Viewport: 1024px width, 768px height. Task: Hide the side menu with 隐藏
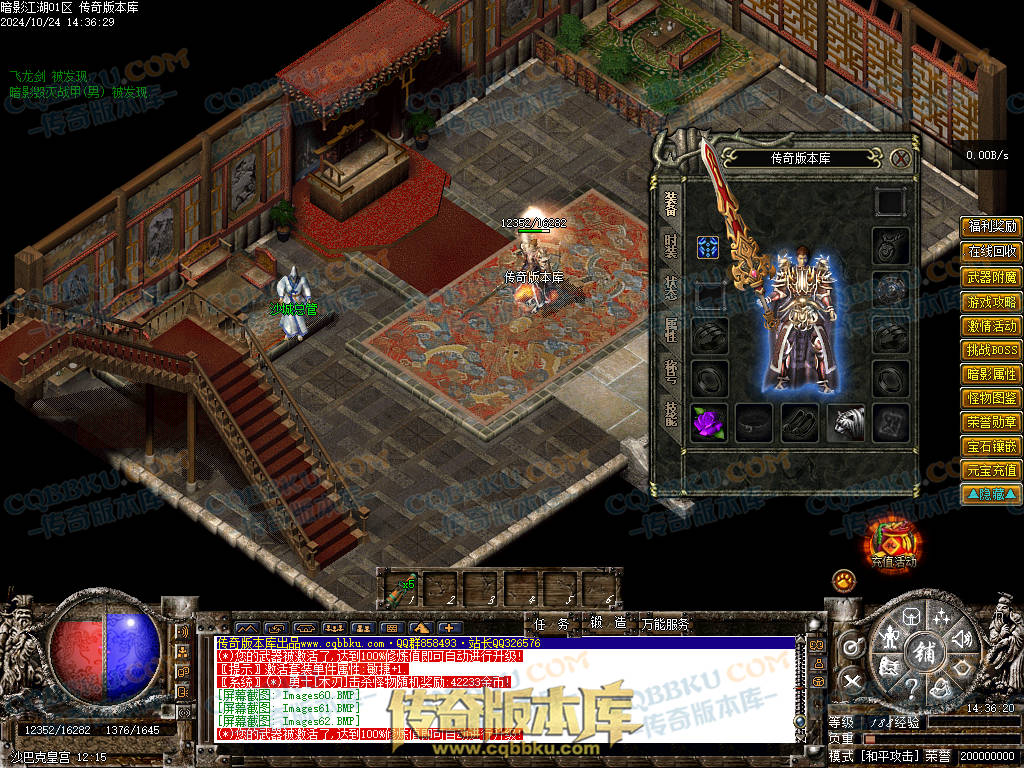[x=991, y=494]
